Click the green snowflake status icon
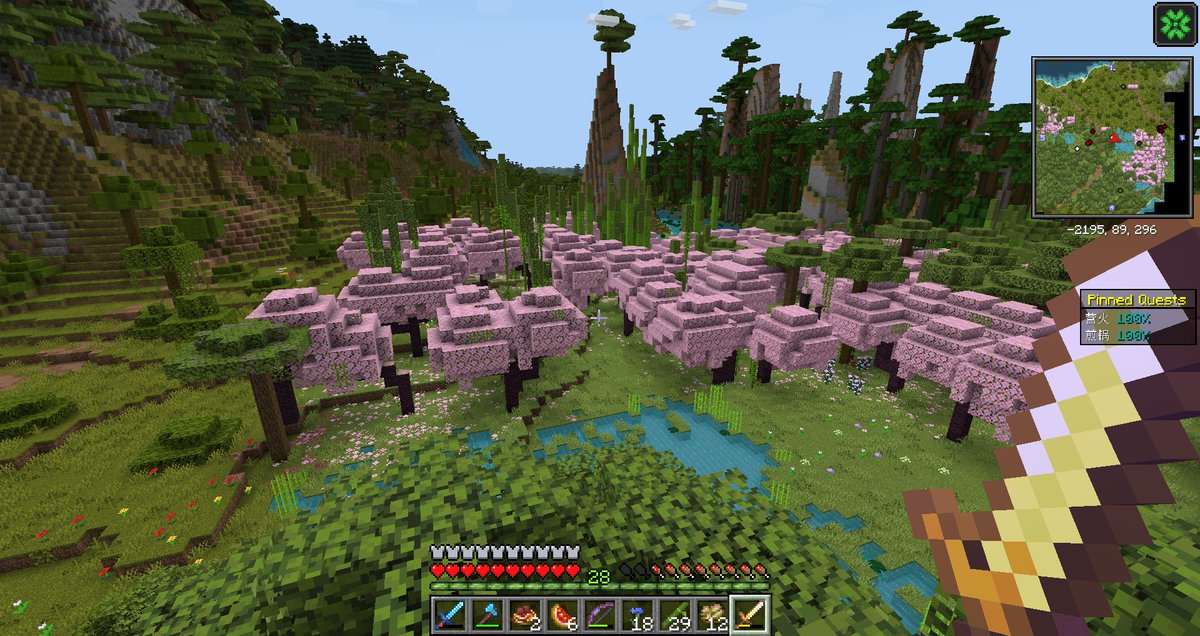1200x636 pixels. [1174, 25]
